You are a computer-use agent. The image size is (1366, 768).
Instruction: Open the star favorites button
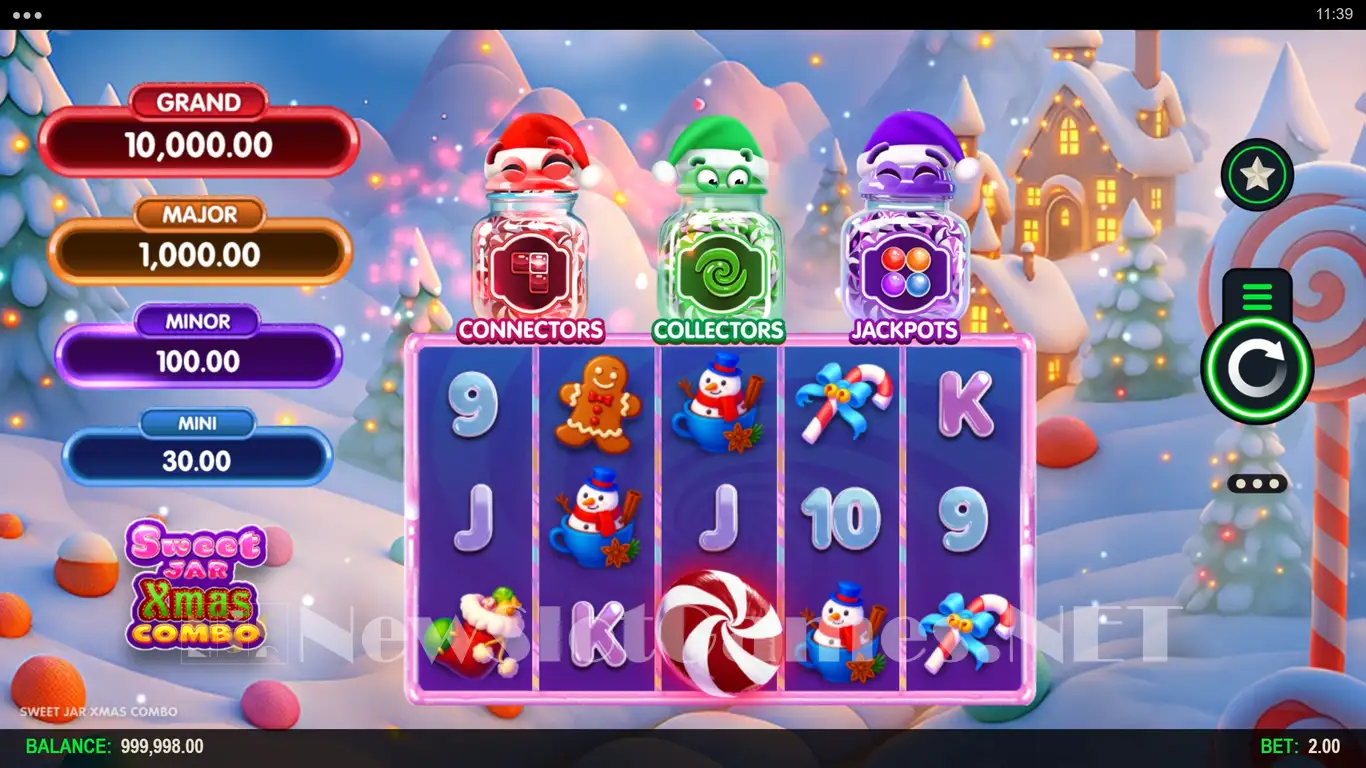[x=1257, y=175]
